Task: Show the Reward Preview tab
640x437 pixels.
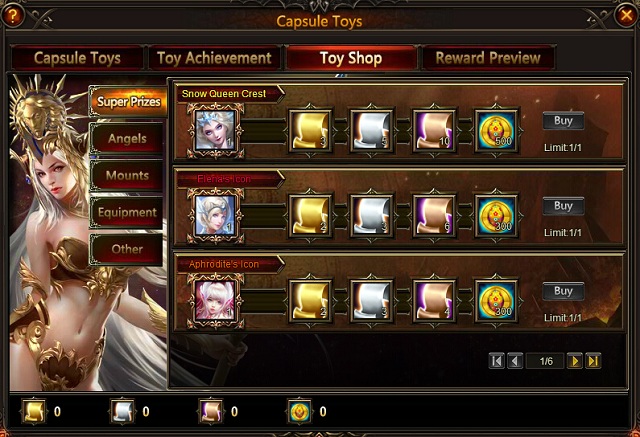Action: click(x=488, y=58)
